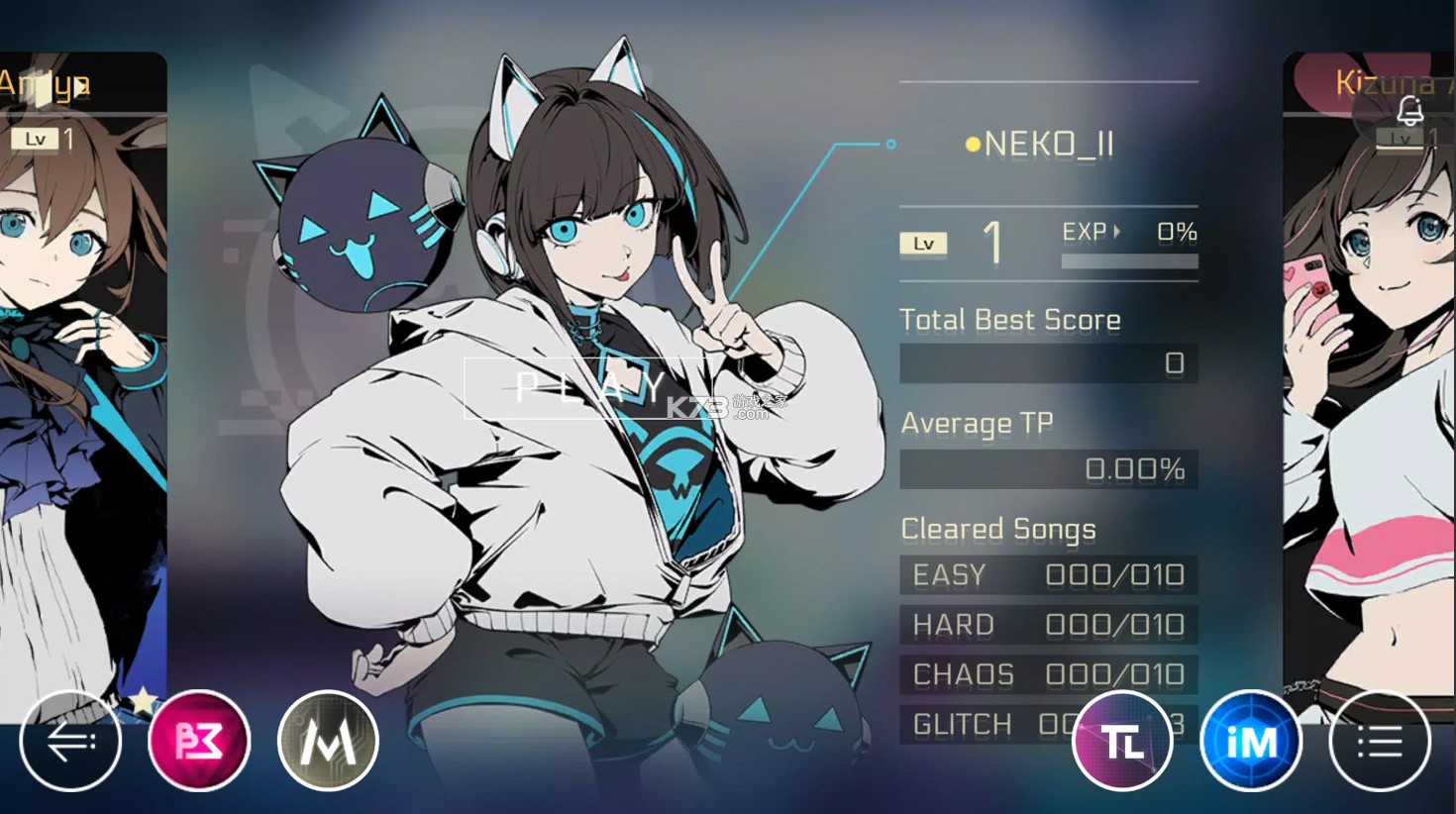Click the EXP progress bar
Screen dimensions: 1456x814
click(x=1129, y=258)
